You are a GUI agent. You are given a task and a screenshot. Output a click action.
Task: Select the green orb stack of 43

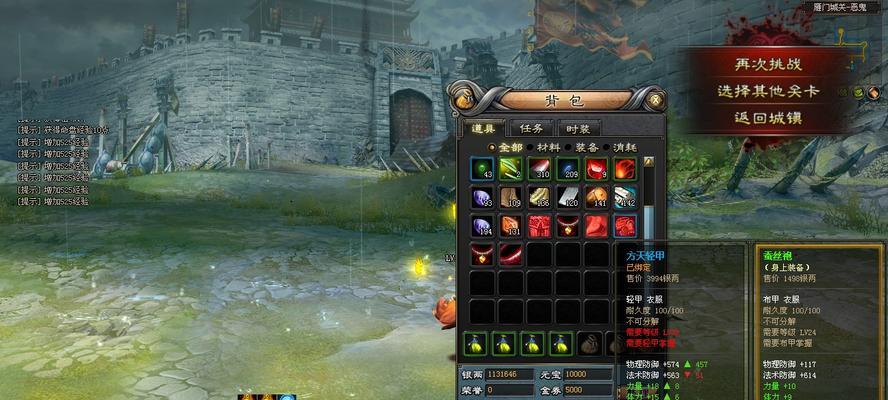click(483, 169)
